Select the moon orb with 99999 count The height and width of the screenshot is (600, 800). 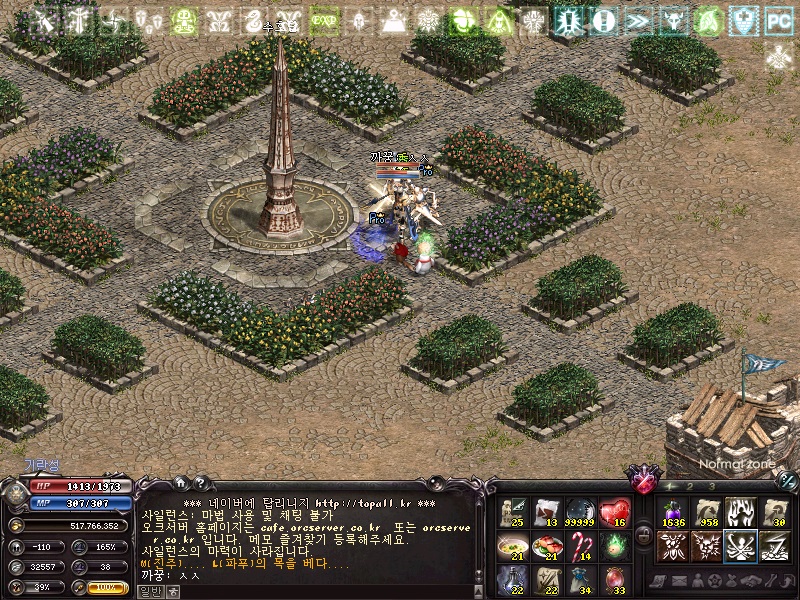[580, 512]
